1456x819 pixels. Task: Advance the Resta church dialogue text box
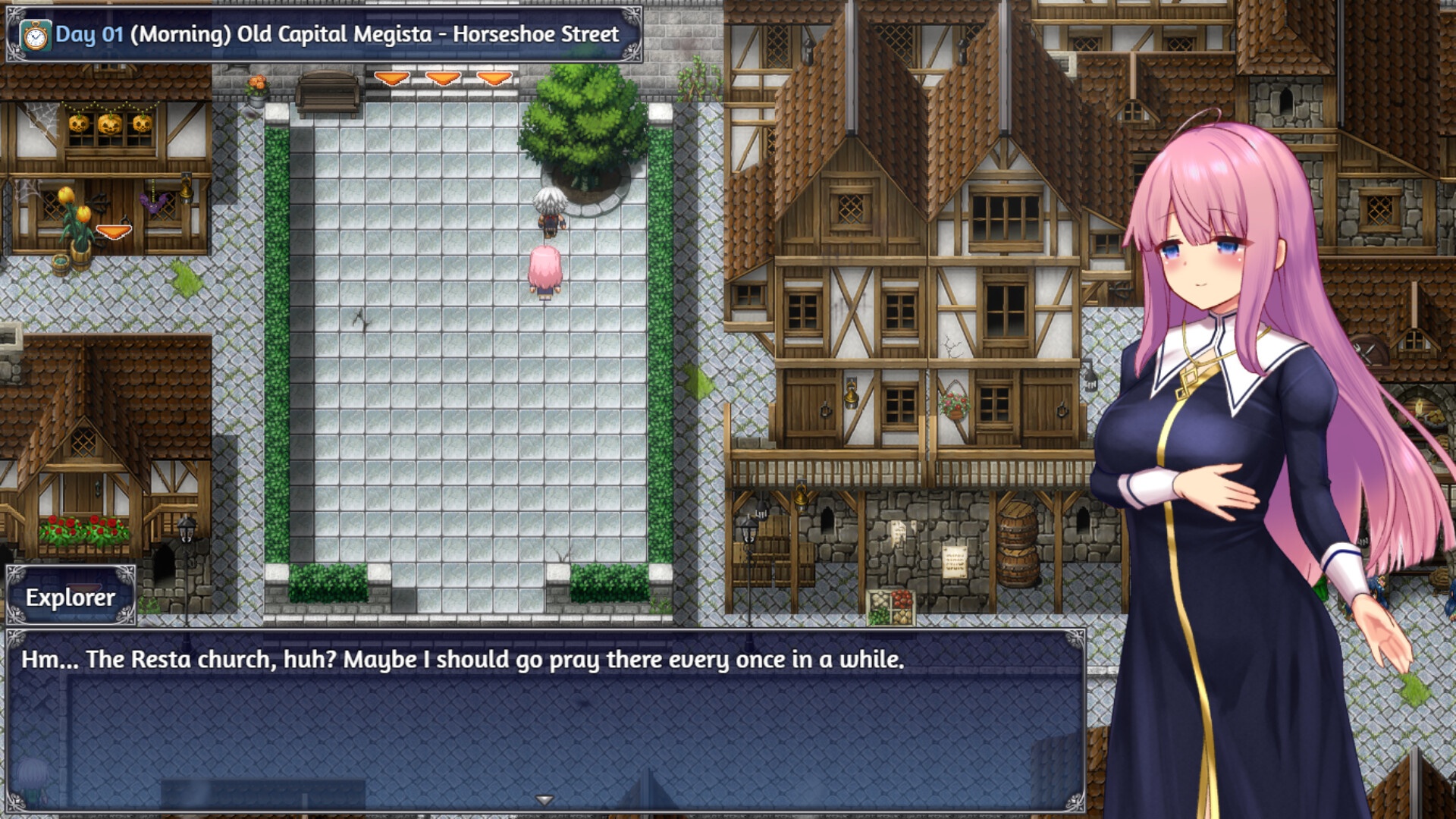544,720
